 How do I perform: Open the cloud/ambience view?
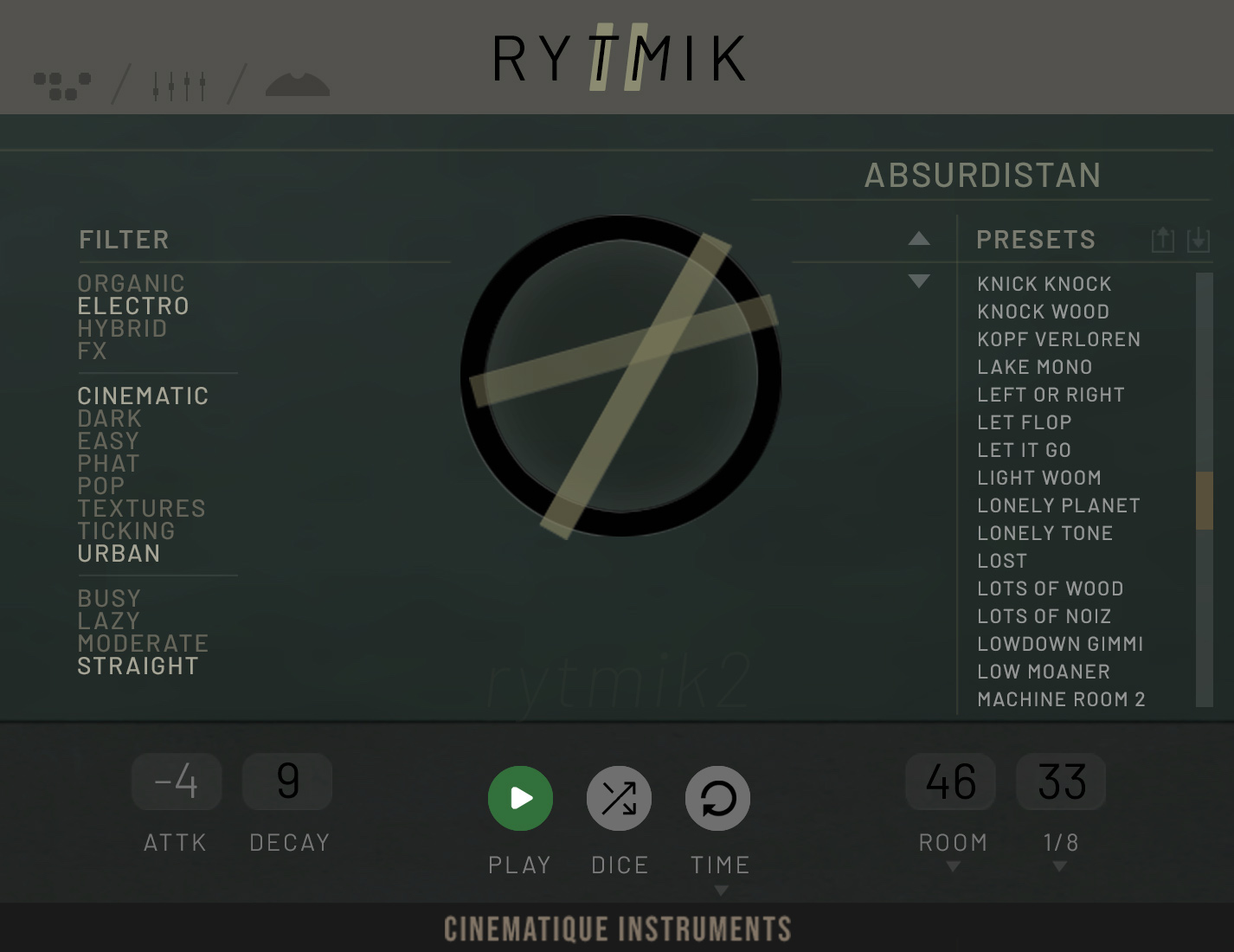(x=296, y=82)
